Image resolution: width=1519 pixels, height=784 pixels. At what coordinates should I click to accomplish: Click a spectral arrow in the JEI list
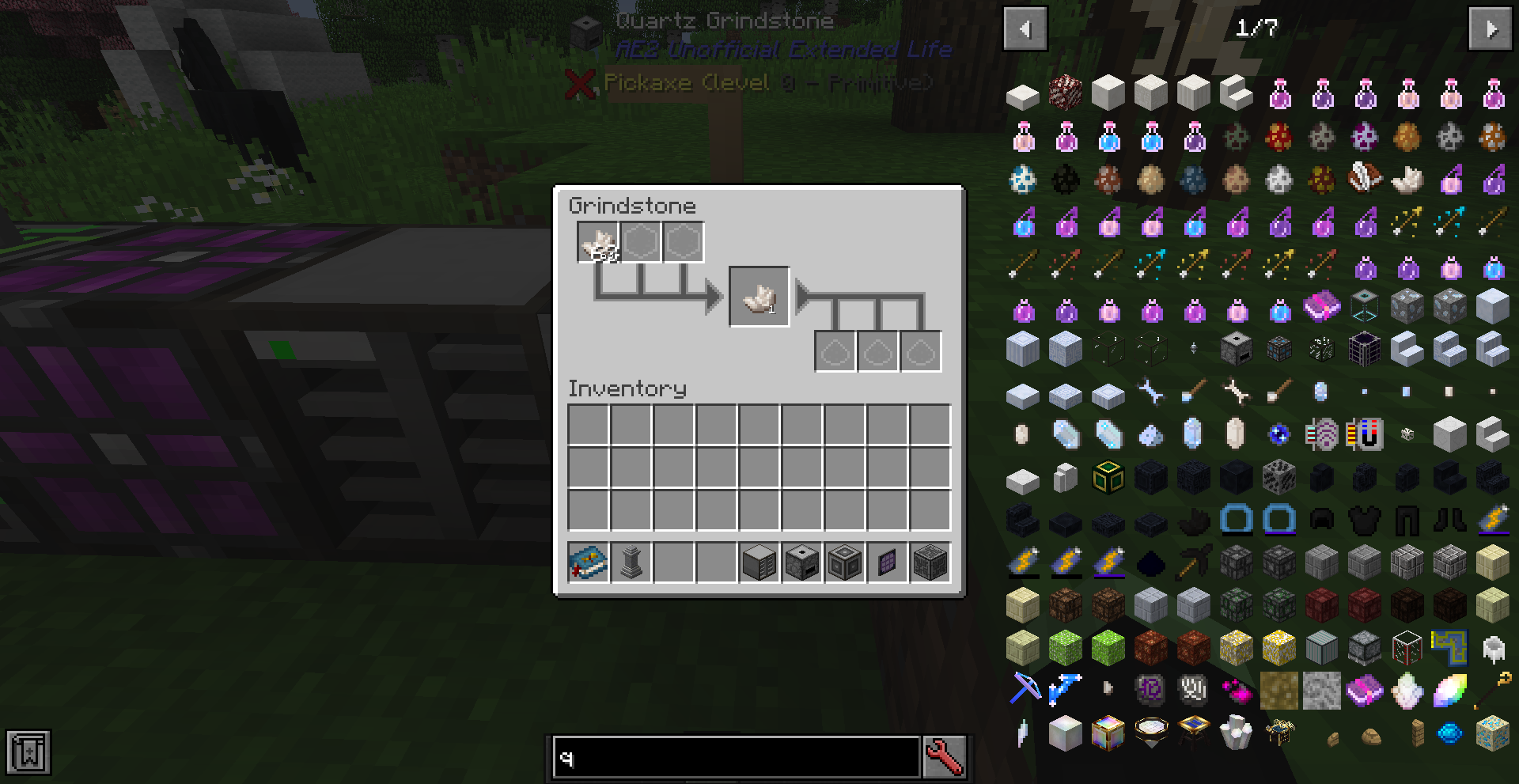click(1407, 222)
